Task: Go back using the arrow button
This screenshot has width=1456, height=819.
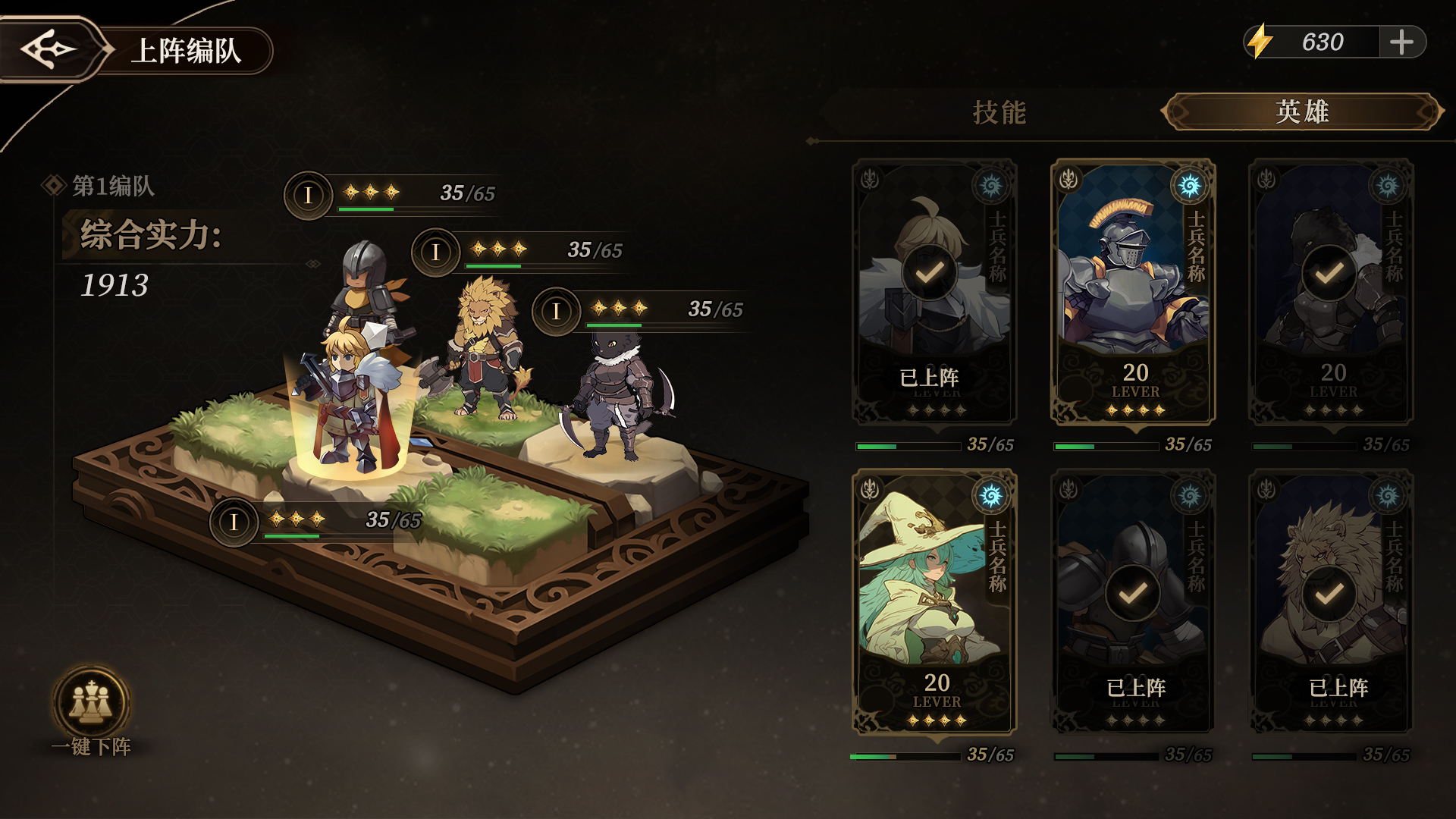Action: [50, 49]
